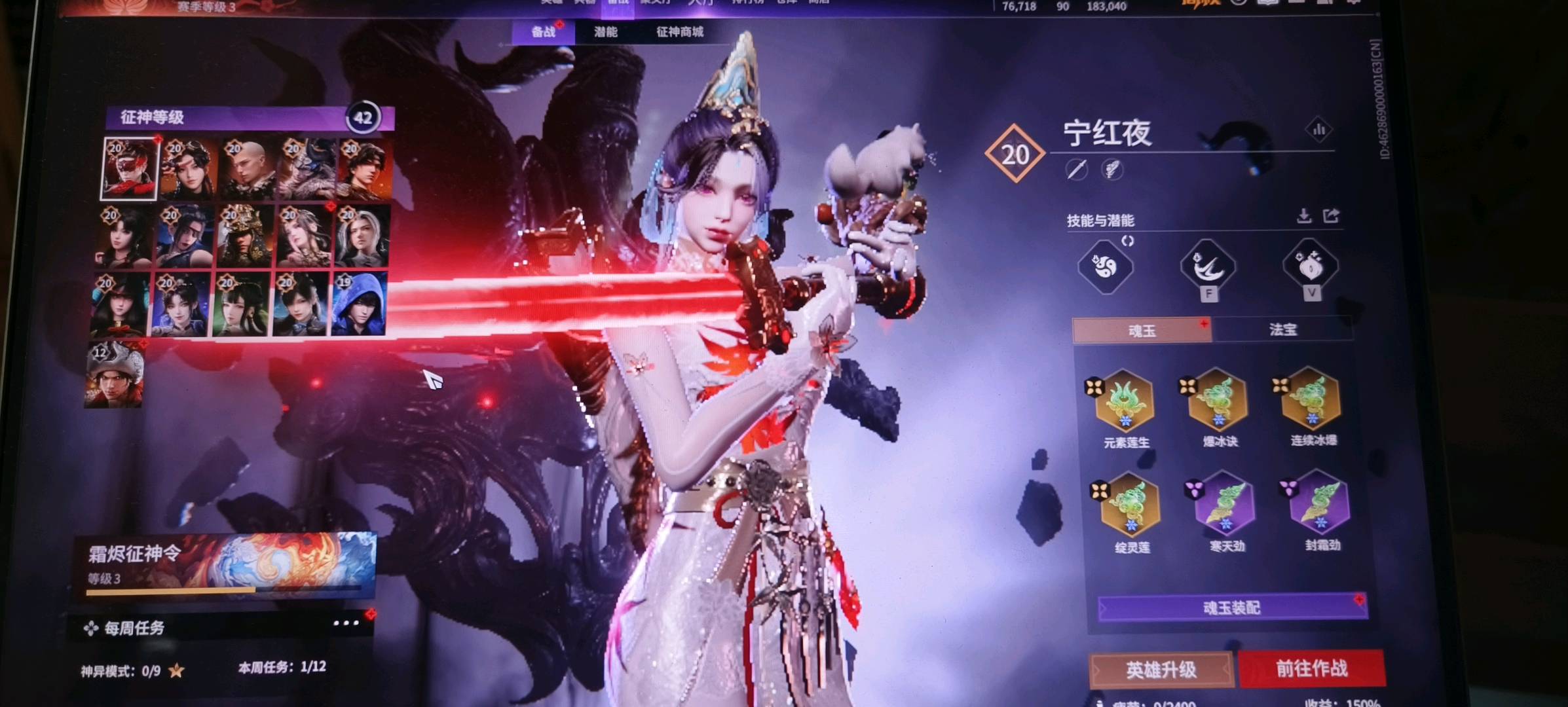
Task: Click the 前往作战 red button
Action: click(x=1311, y=668)
